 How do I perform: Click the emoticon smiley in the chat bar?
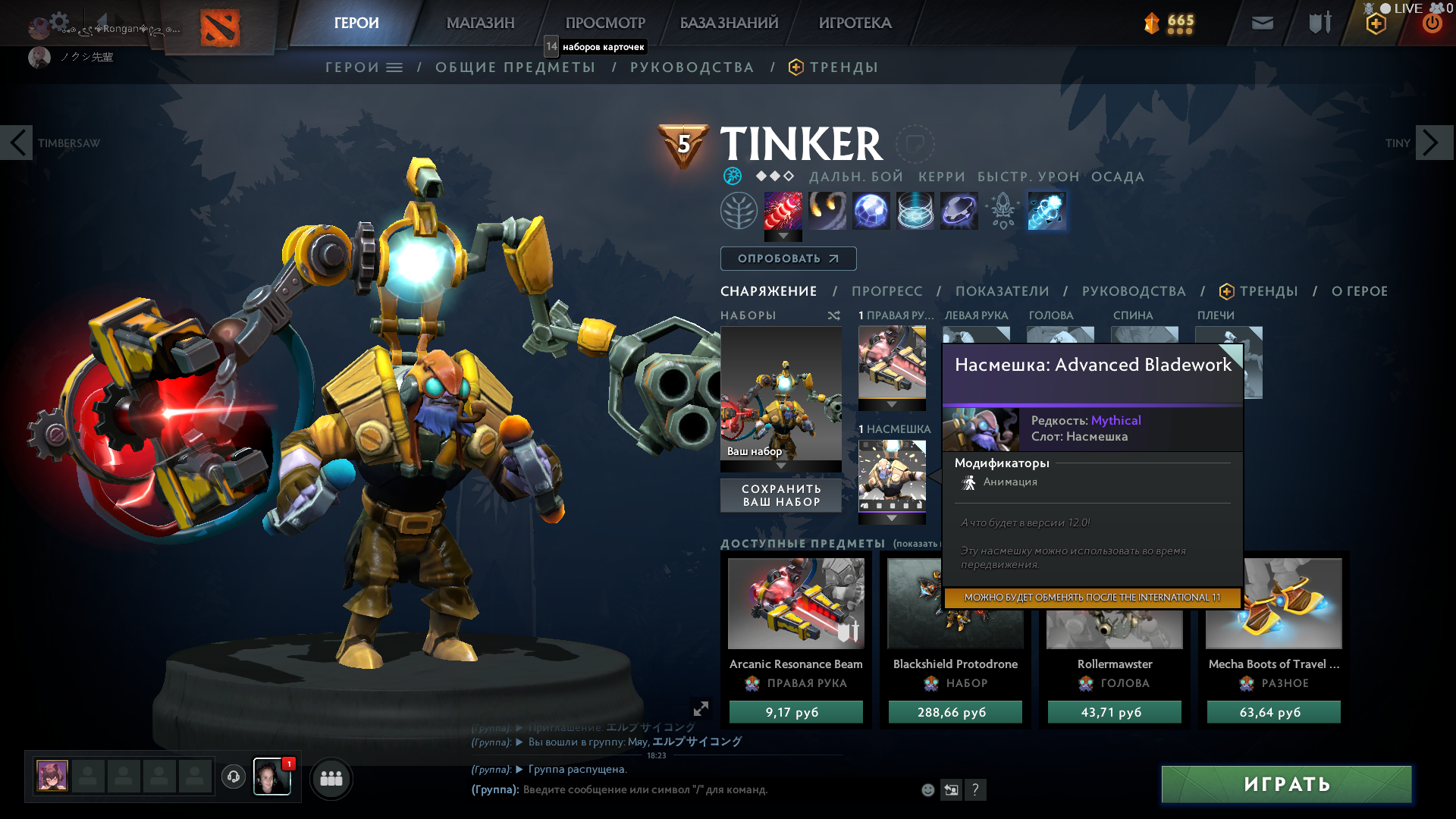(927, 789)
